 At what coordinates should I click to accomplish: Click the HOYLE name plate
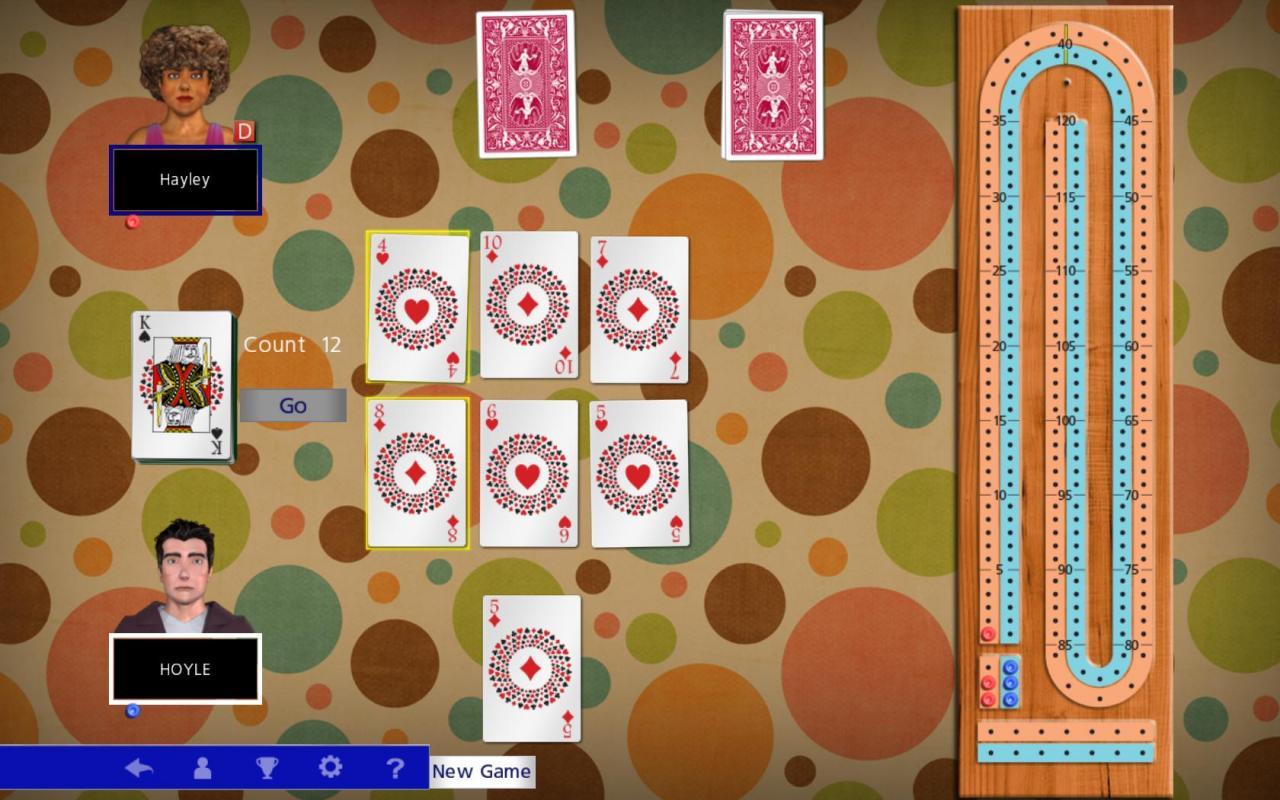pos(184,669)
